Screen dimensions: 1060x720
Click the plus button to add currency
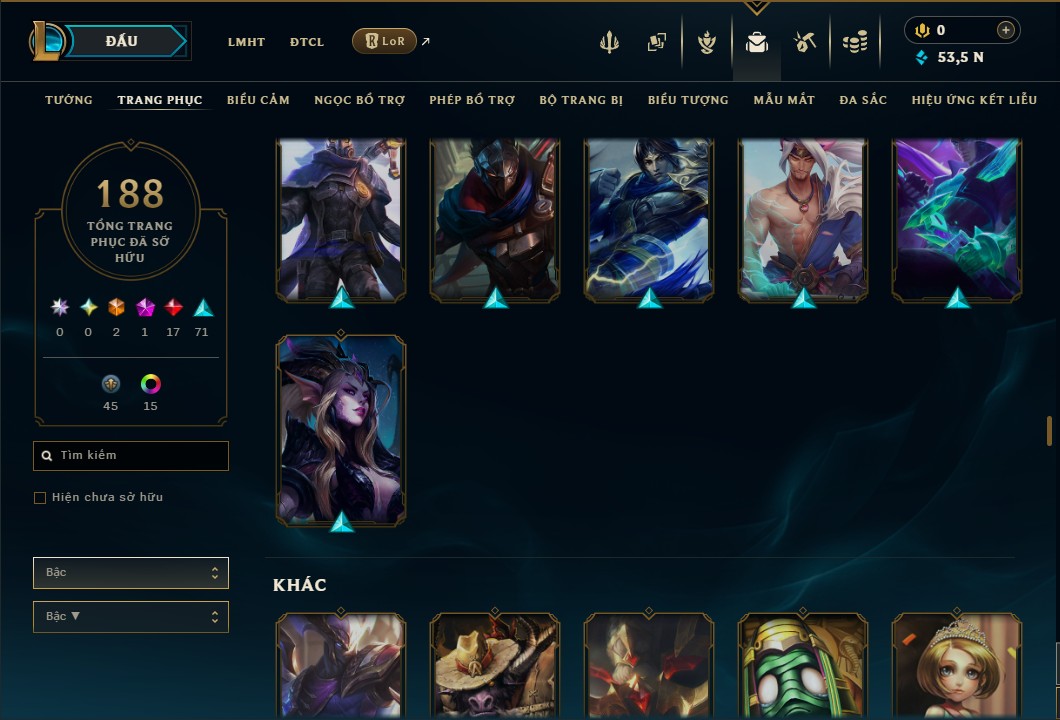[x=1006, y=30]
